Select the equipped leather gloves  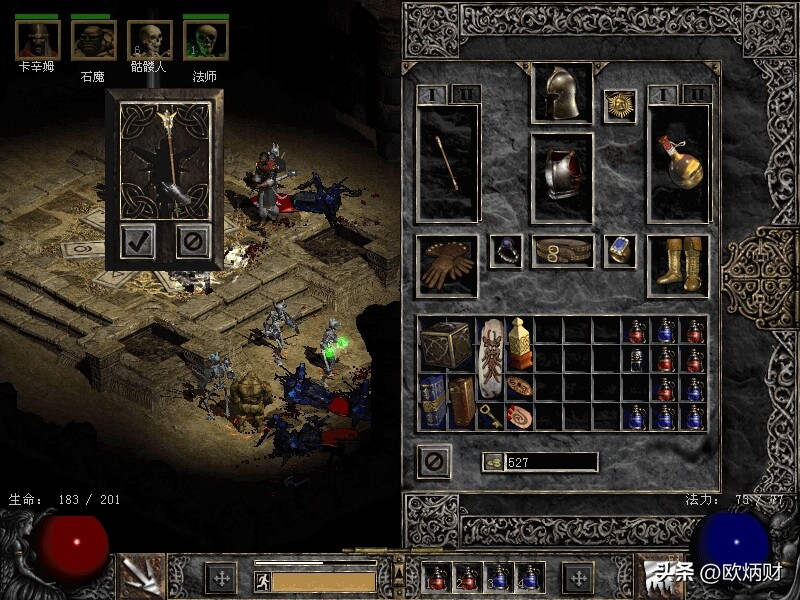point(446,266)
